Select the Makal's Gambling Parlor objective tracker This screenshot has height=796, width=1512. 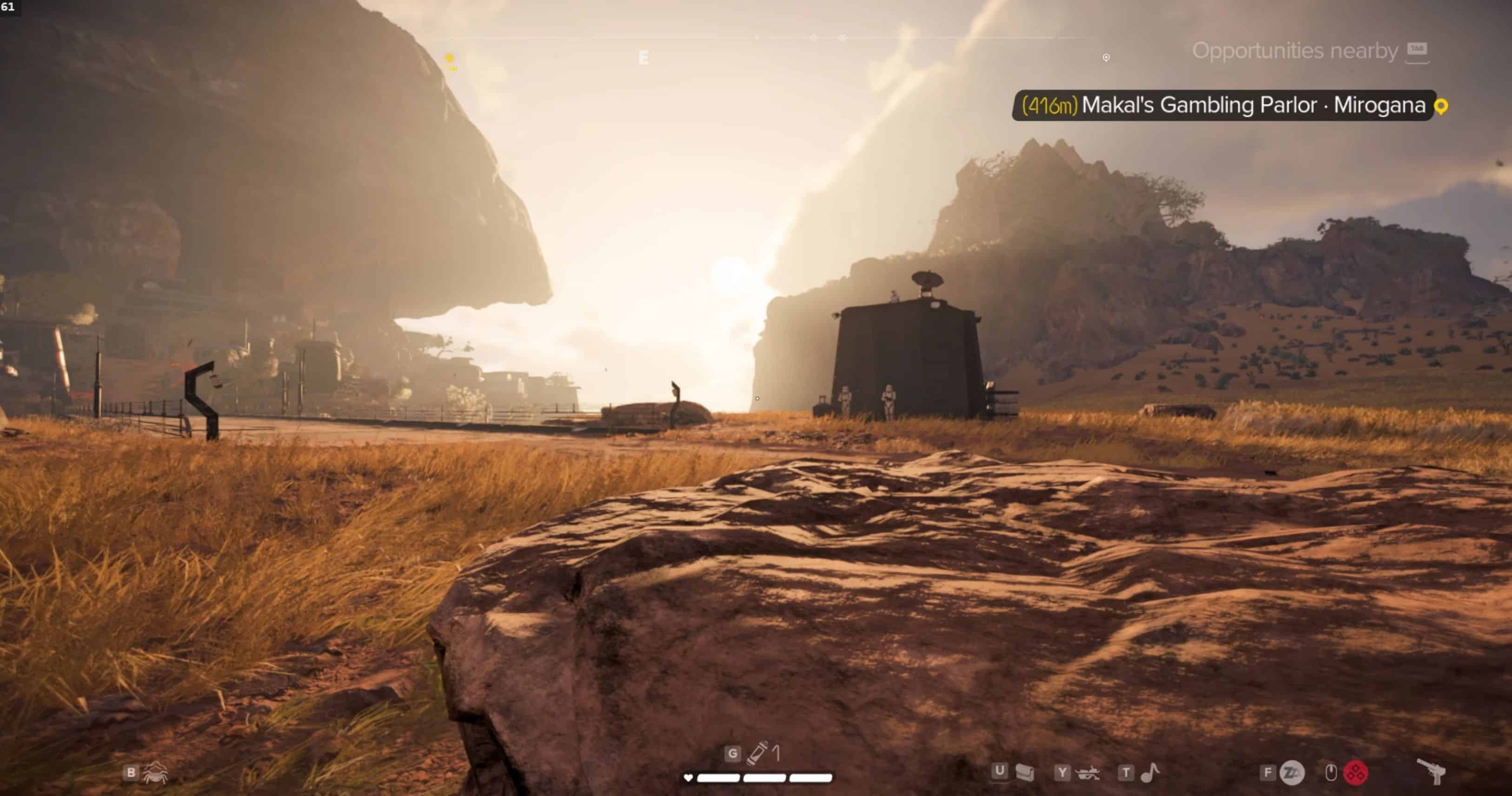pyautogui.click(x=1224, y=105)
